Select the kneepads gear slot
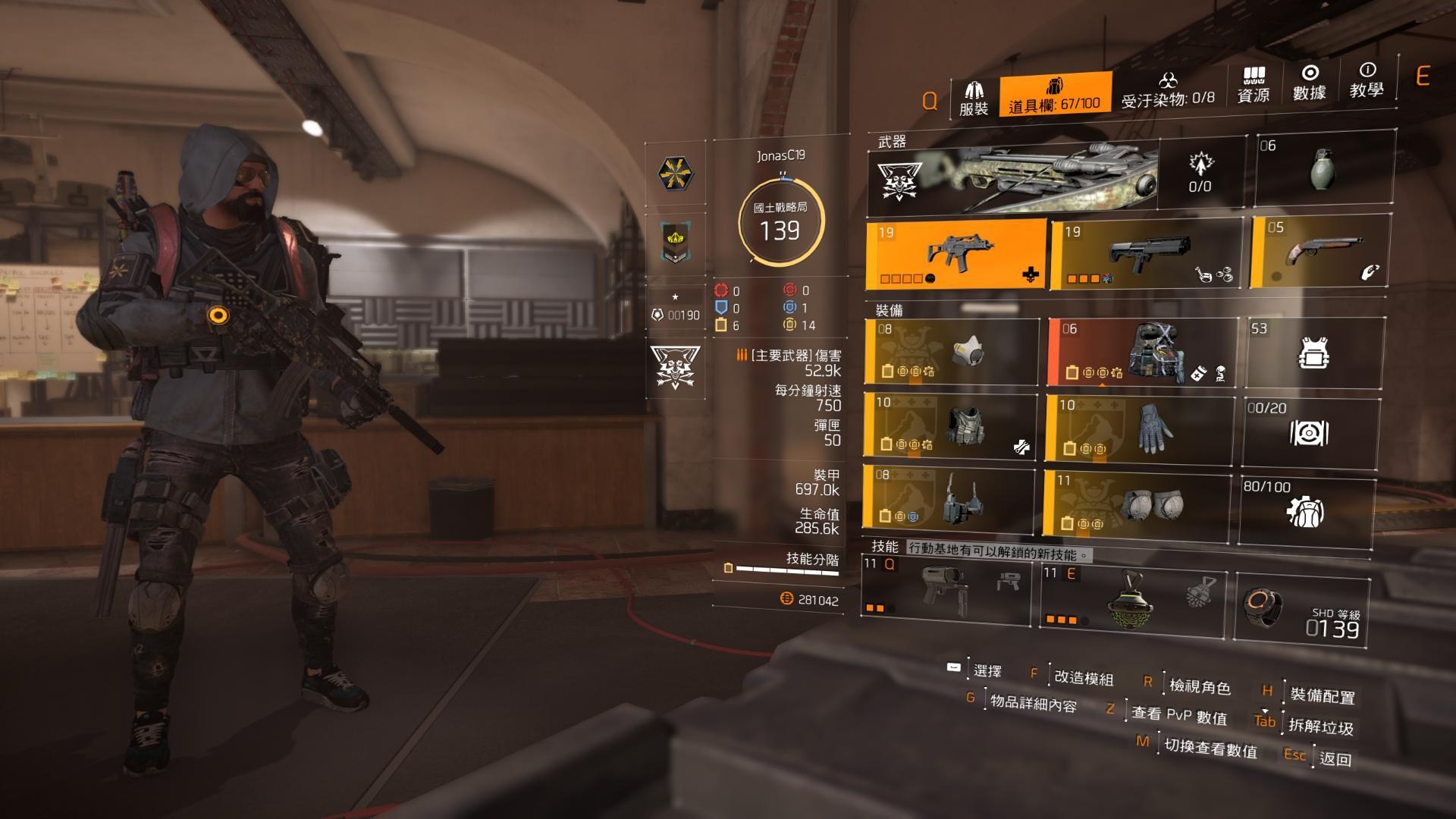This screenshot has width=1456, height=819. 1136,503
